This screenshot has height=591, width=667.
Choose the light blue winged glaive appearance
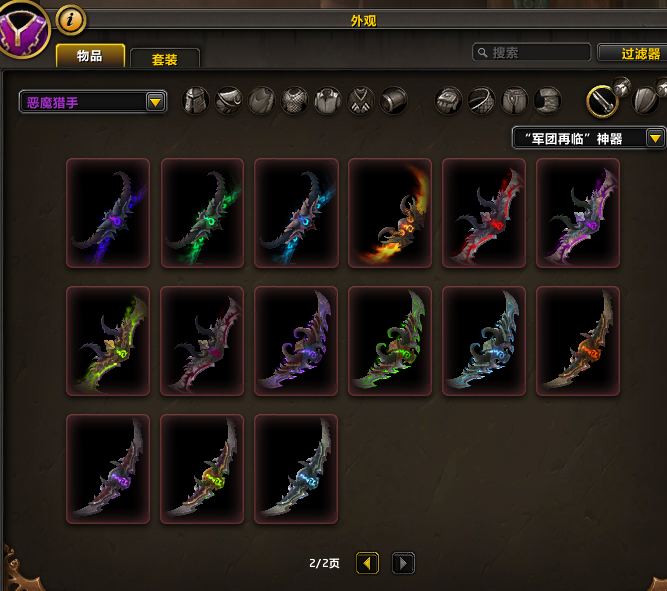click(484, 341)
